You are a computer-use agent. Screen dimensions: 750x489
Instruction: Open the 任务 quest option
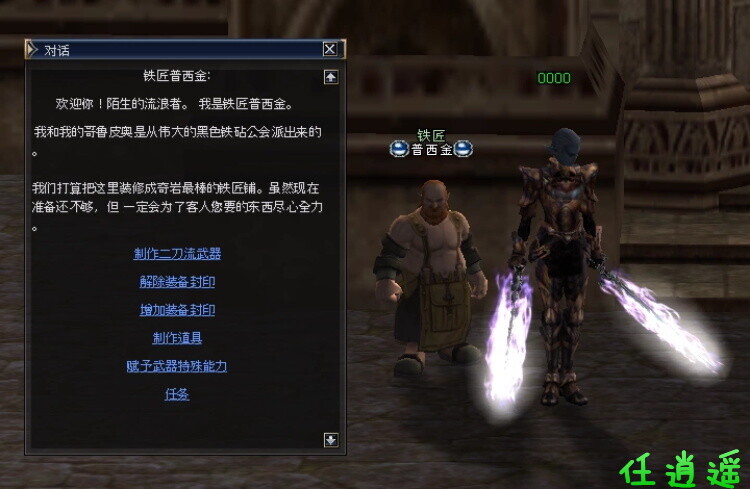click(177, 394)
